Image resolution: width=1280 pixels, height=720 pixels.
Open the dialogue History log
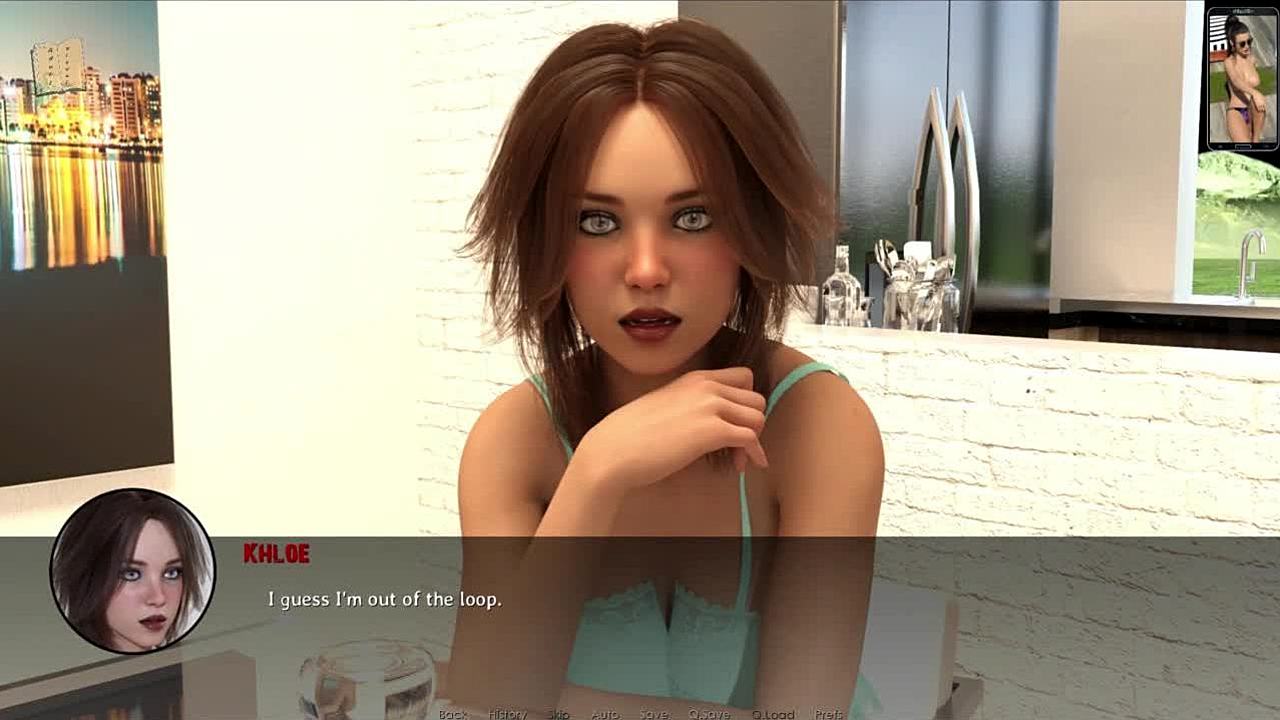click(x=507, y=714)
